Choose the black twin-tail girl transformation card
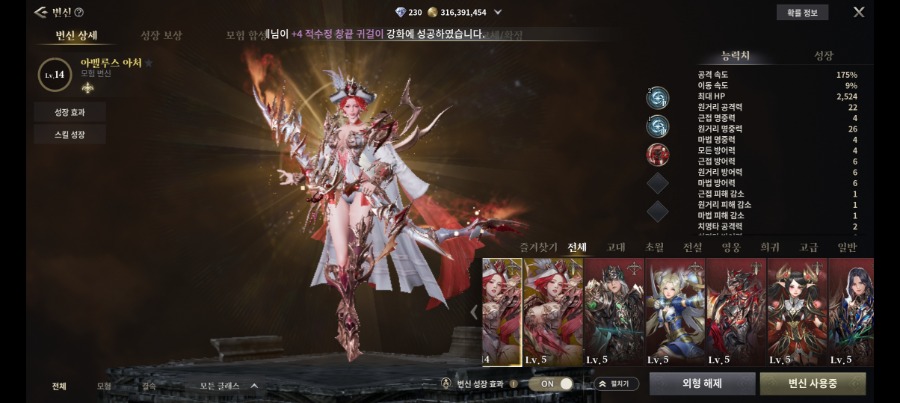The height and width of the screenshot is (403, 900). pyautogui.click(x=795, y=309)
